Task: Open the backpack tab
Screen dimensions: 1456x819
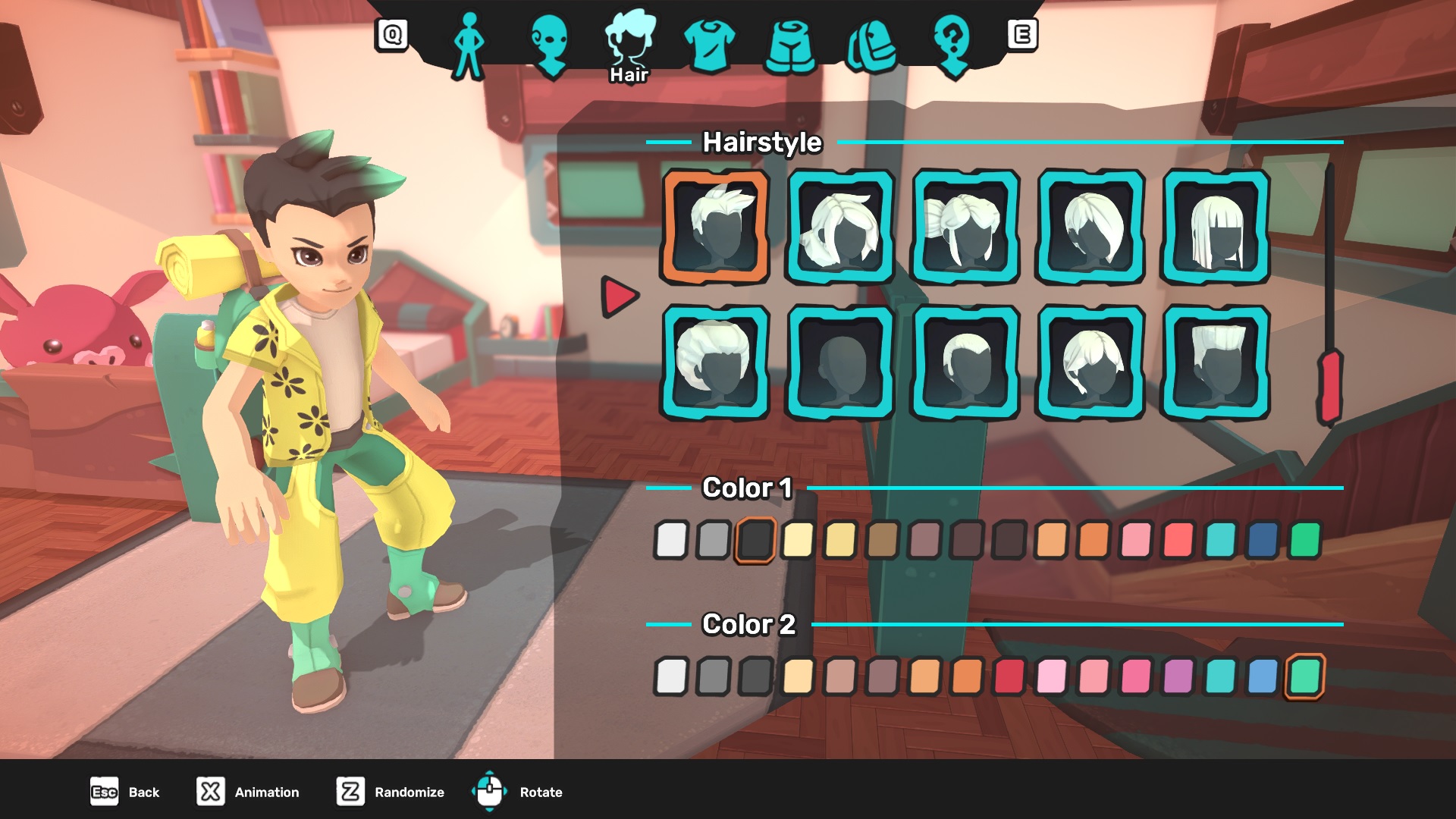Action: coord(872,47)
